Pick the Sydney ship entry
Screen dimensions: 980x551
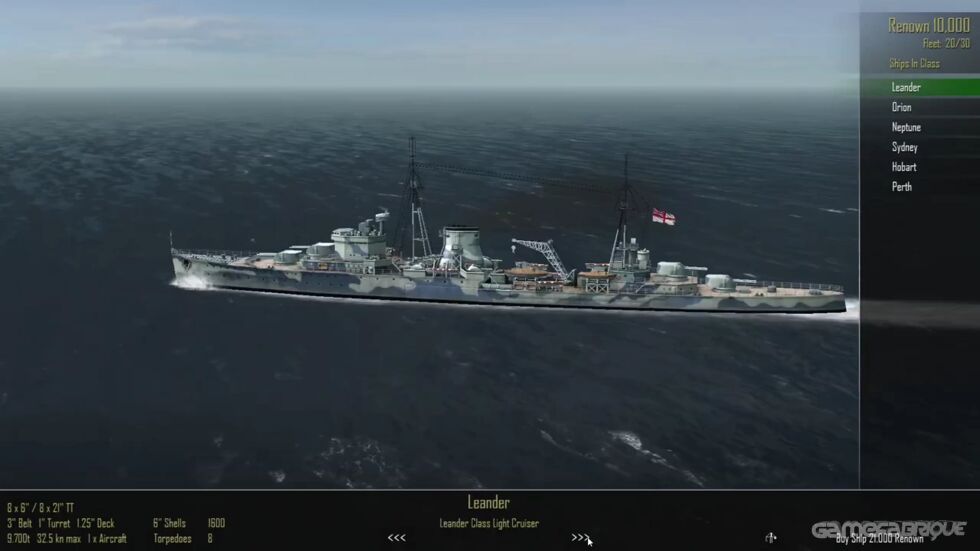[x=904, y=147]
